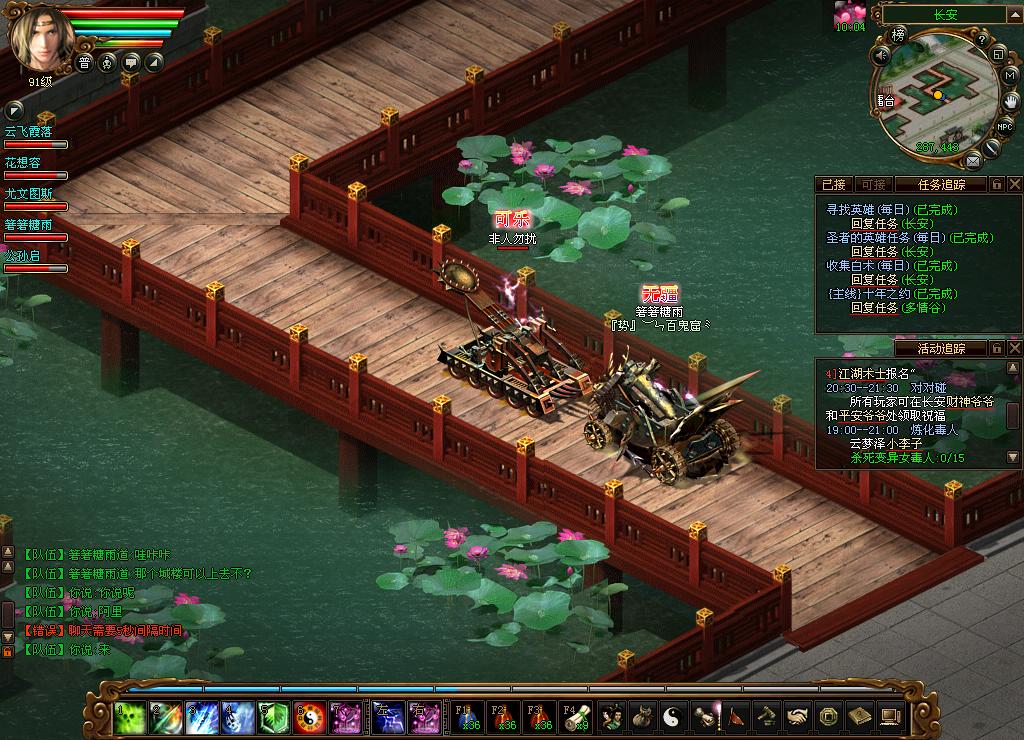
Task: Select party member 尤文图斯
Action: click(28, 194)
